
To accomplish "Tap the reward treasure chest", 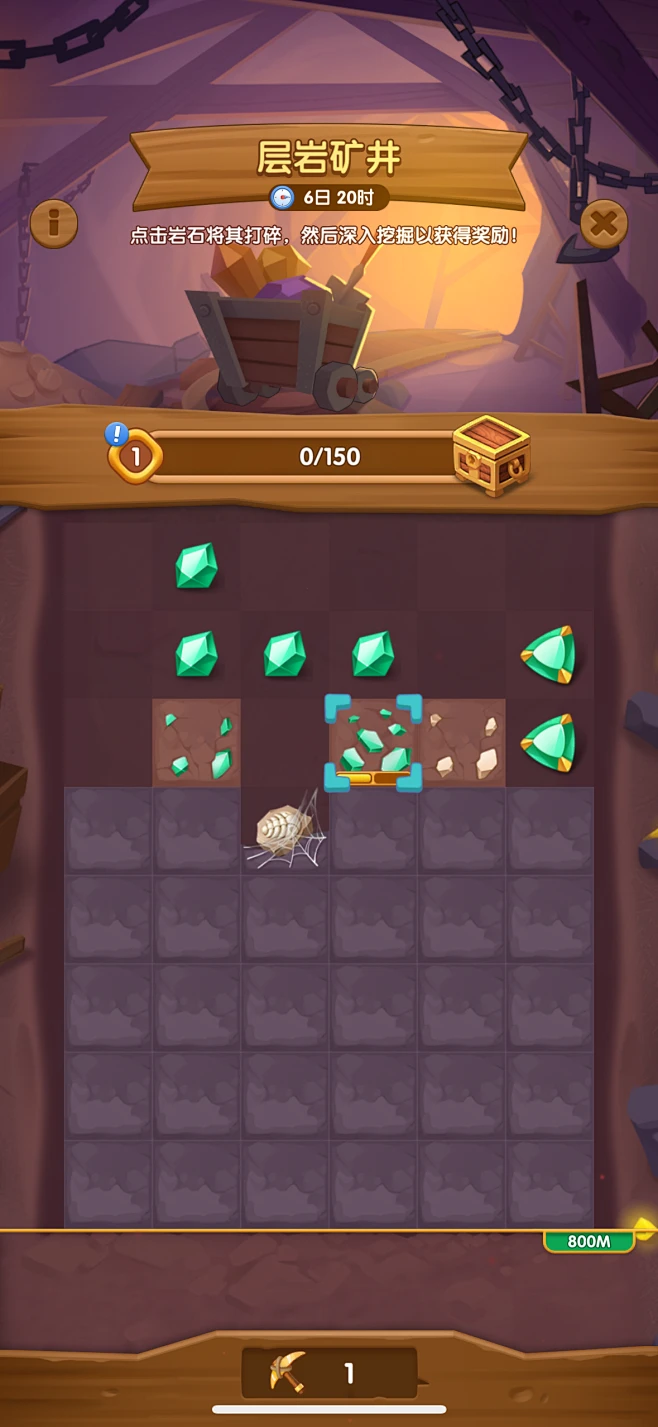I will (x=490, y=455).
